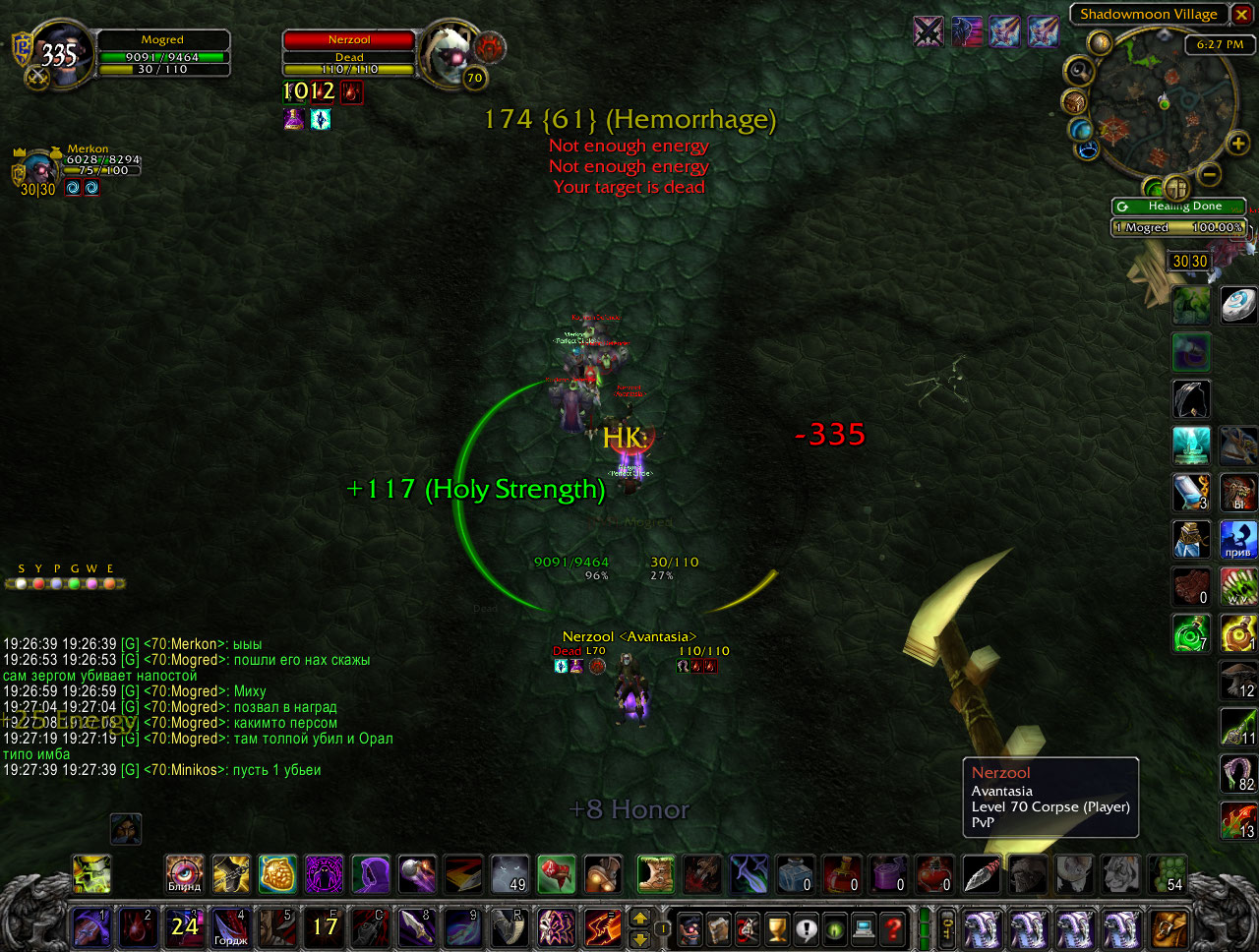Click the crossed swords buff icon
The height and width of the screenshot is (952, 1259).
pyautogui.click(x=929, y=31)
